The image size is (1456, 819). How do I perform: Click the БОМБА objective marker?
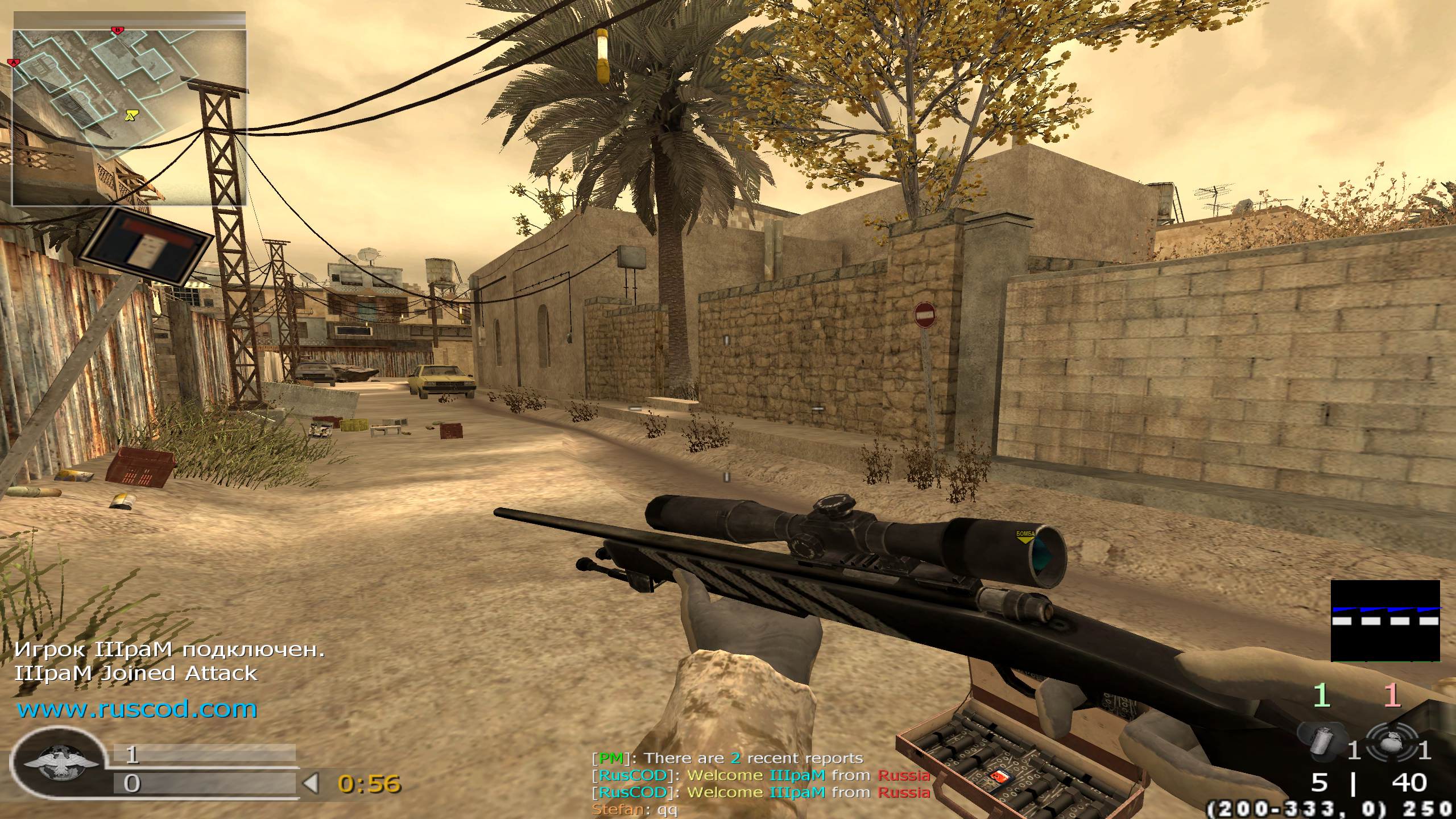pyautogui.click(x=1025, y=537)
